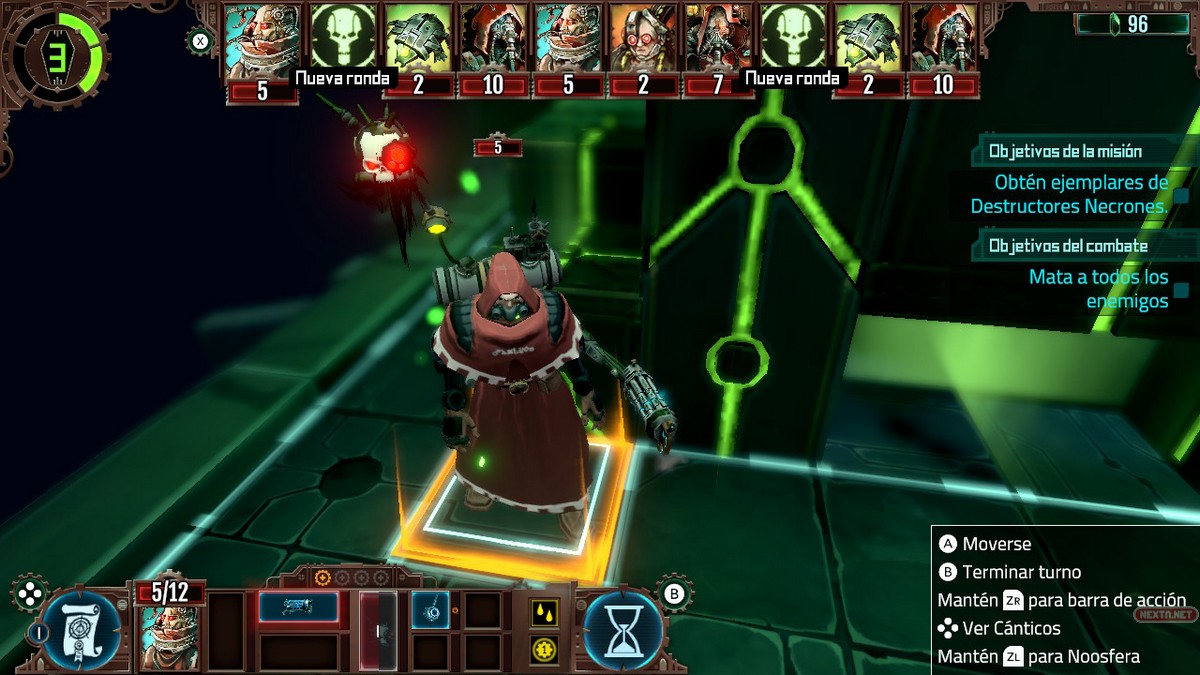Click the Mata a todos los enemigos objective
Viewport: 1200px width, 675px height.
(1098, 288)
